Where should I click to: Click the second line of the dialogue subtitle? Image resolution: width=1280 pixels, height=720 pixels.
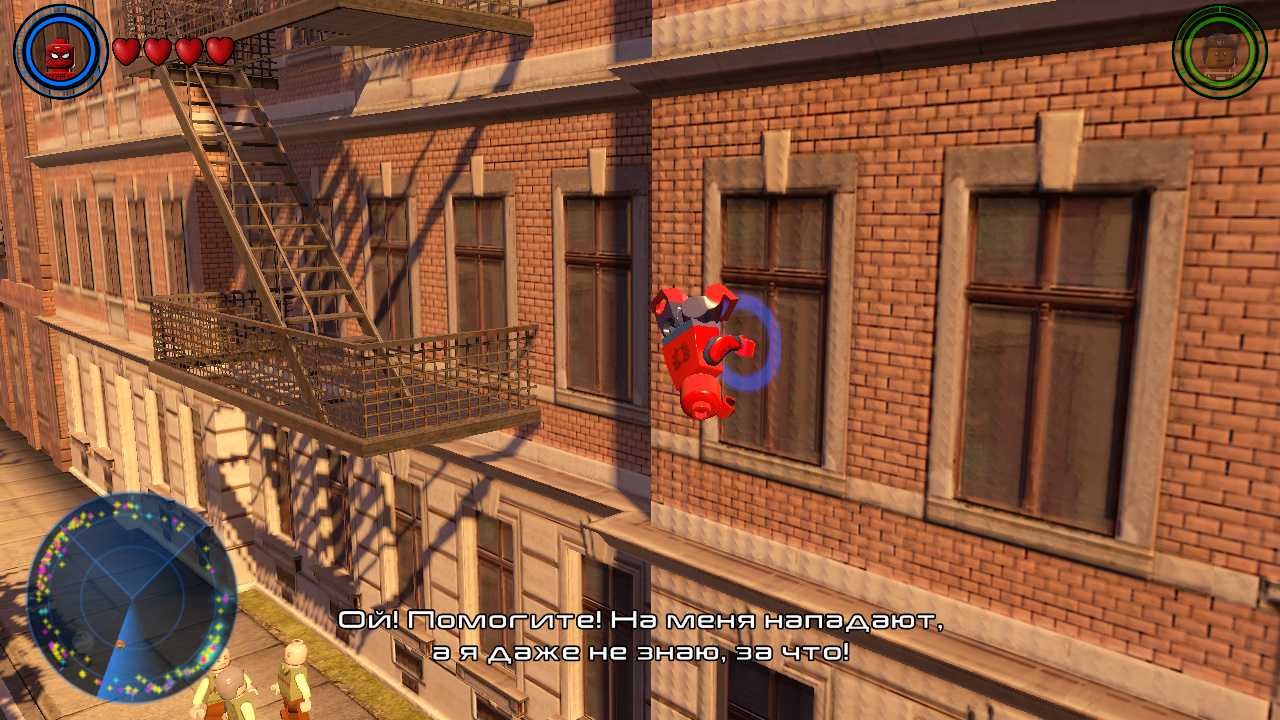click(640, 651)
